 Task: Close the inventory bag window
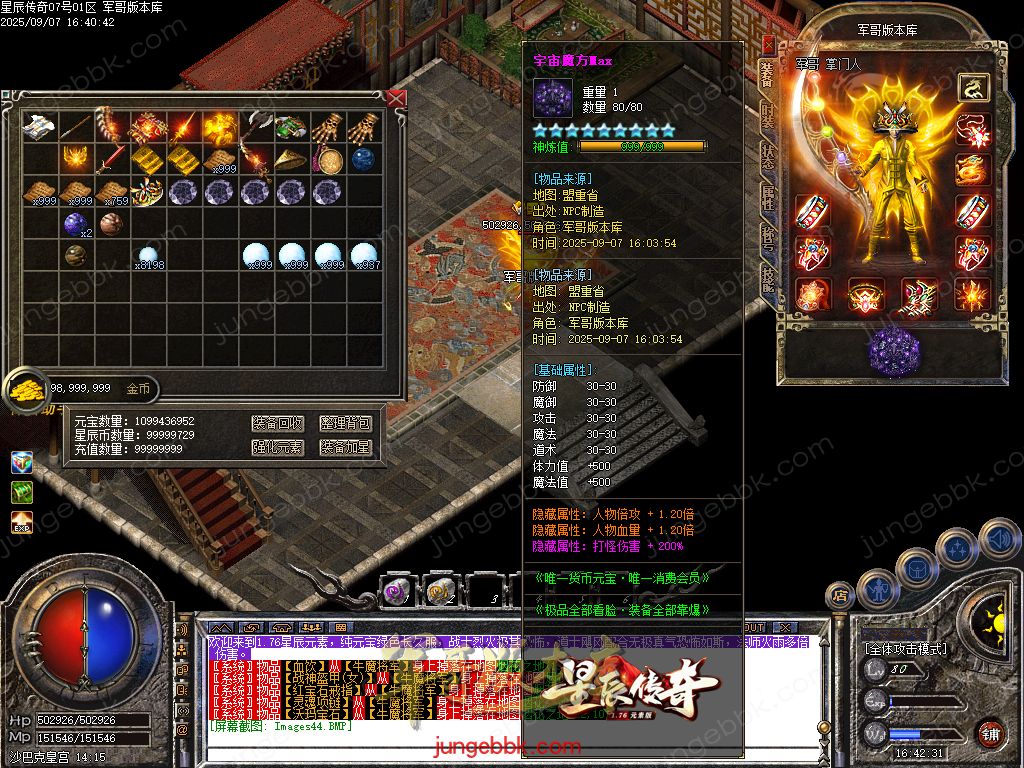397,98
